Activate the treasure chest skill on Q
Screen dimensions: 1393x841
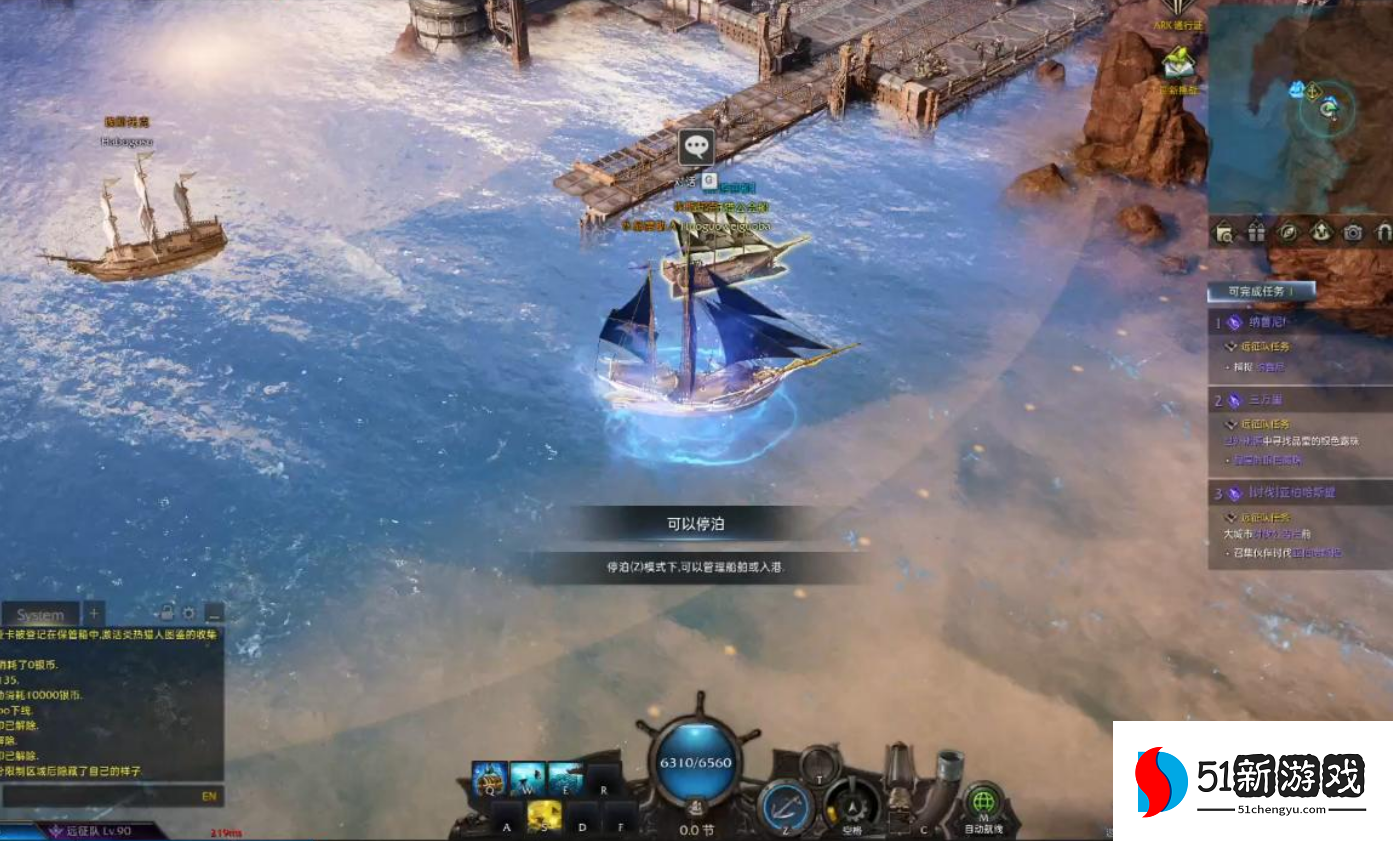pyautogui.click(x=490, y=778)
